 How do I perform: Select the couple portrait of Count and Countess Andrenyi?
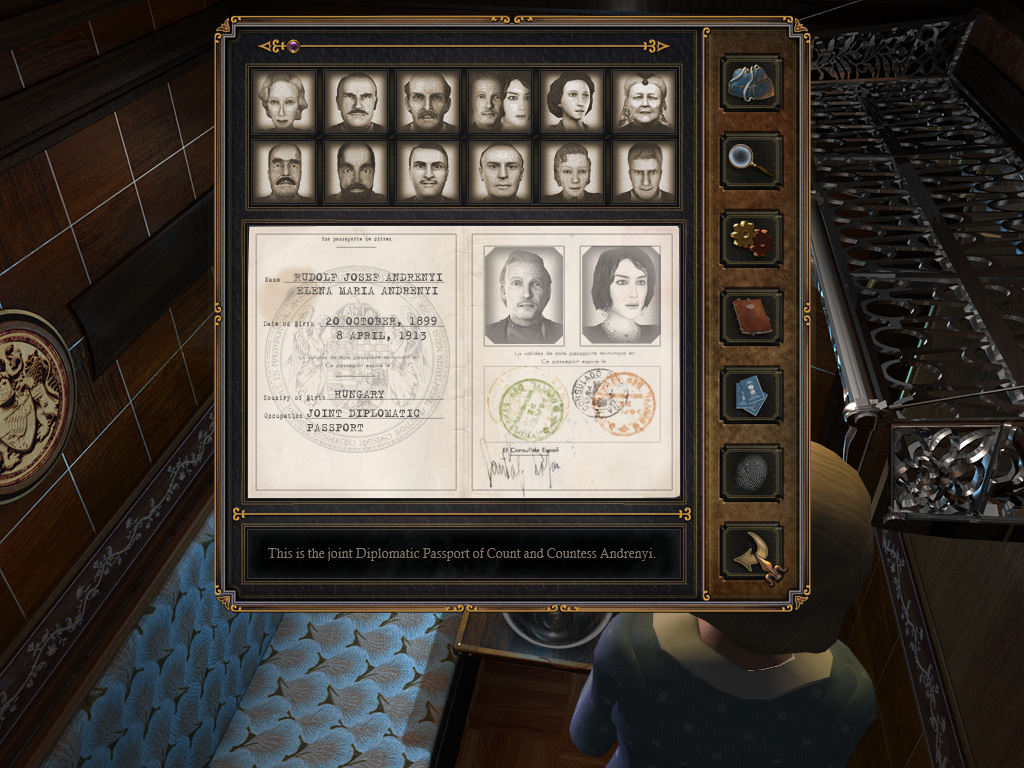[x=500, y=101]
